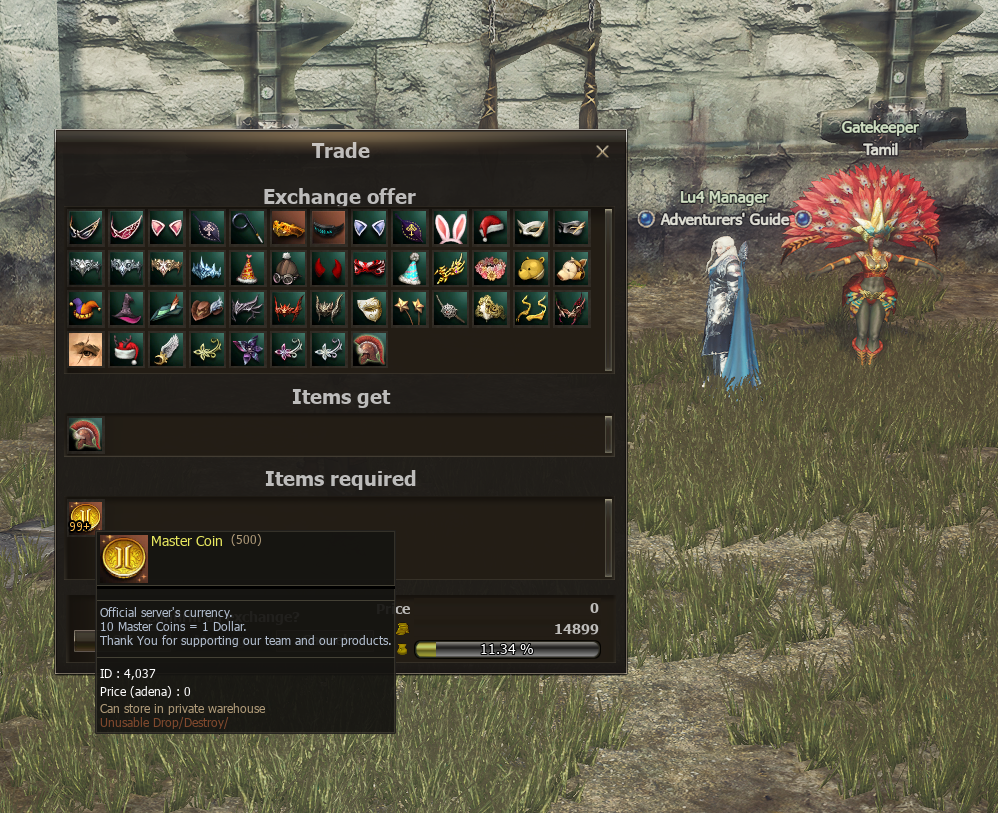Select the Santa hat with reindeer antlers
The width and height of the screenshot is (998, 813).
tap(126, 350)
